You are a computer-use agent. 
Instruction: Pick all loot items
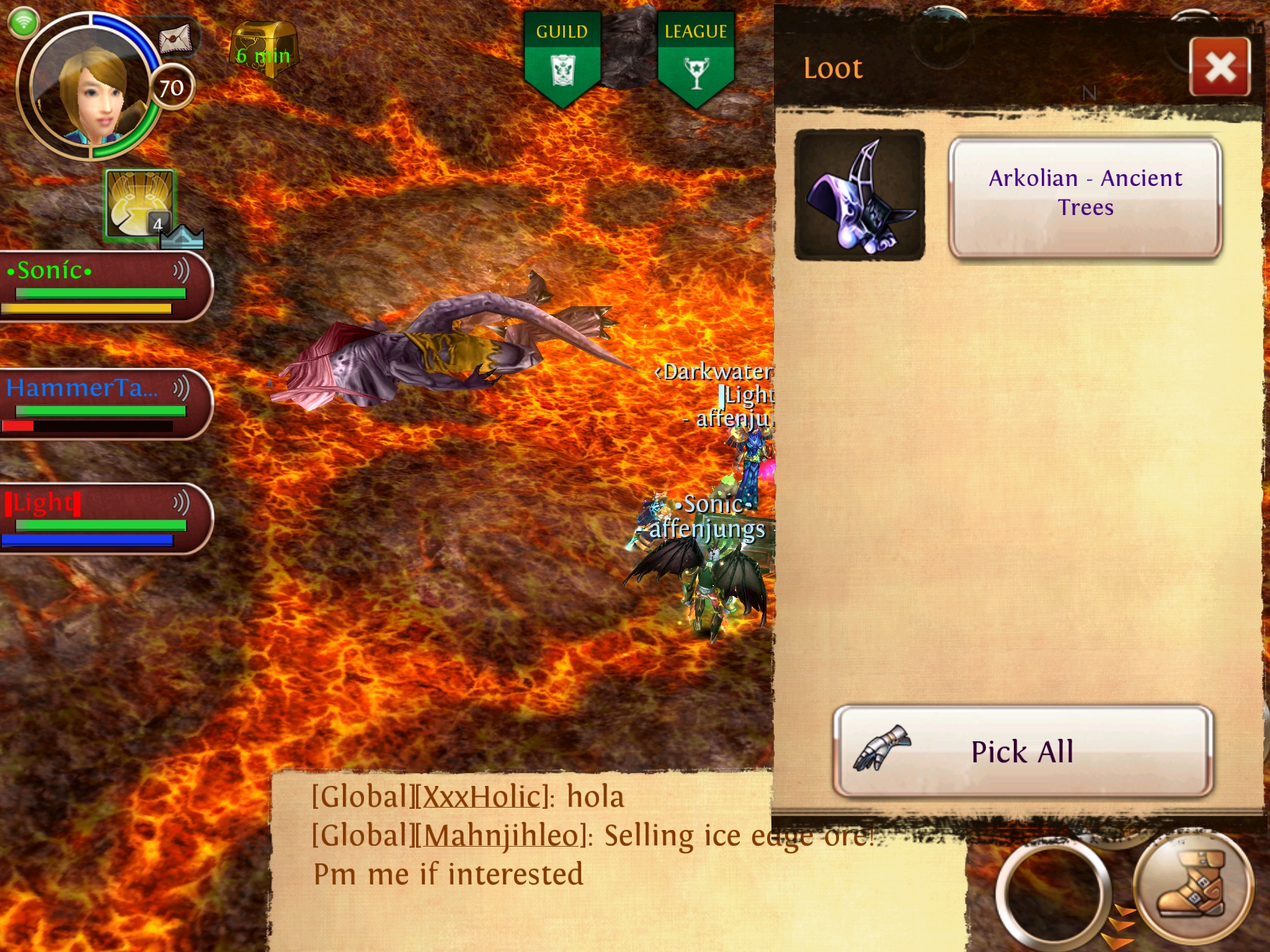coord(1022,751)
